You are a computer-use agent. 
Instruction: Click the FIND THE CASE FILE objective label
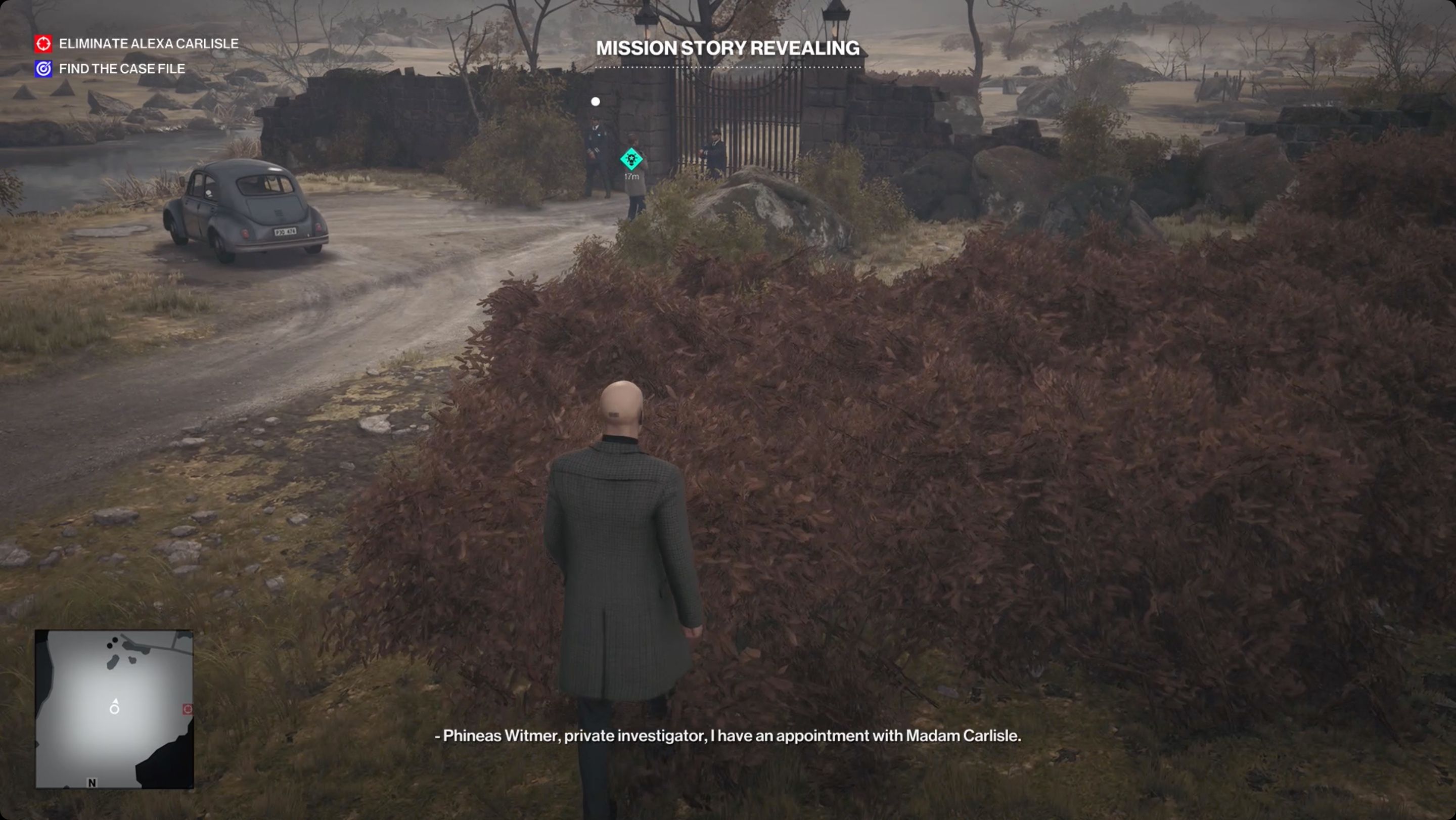(121, 68)
